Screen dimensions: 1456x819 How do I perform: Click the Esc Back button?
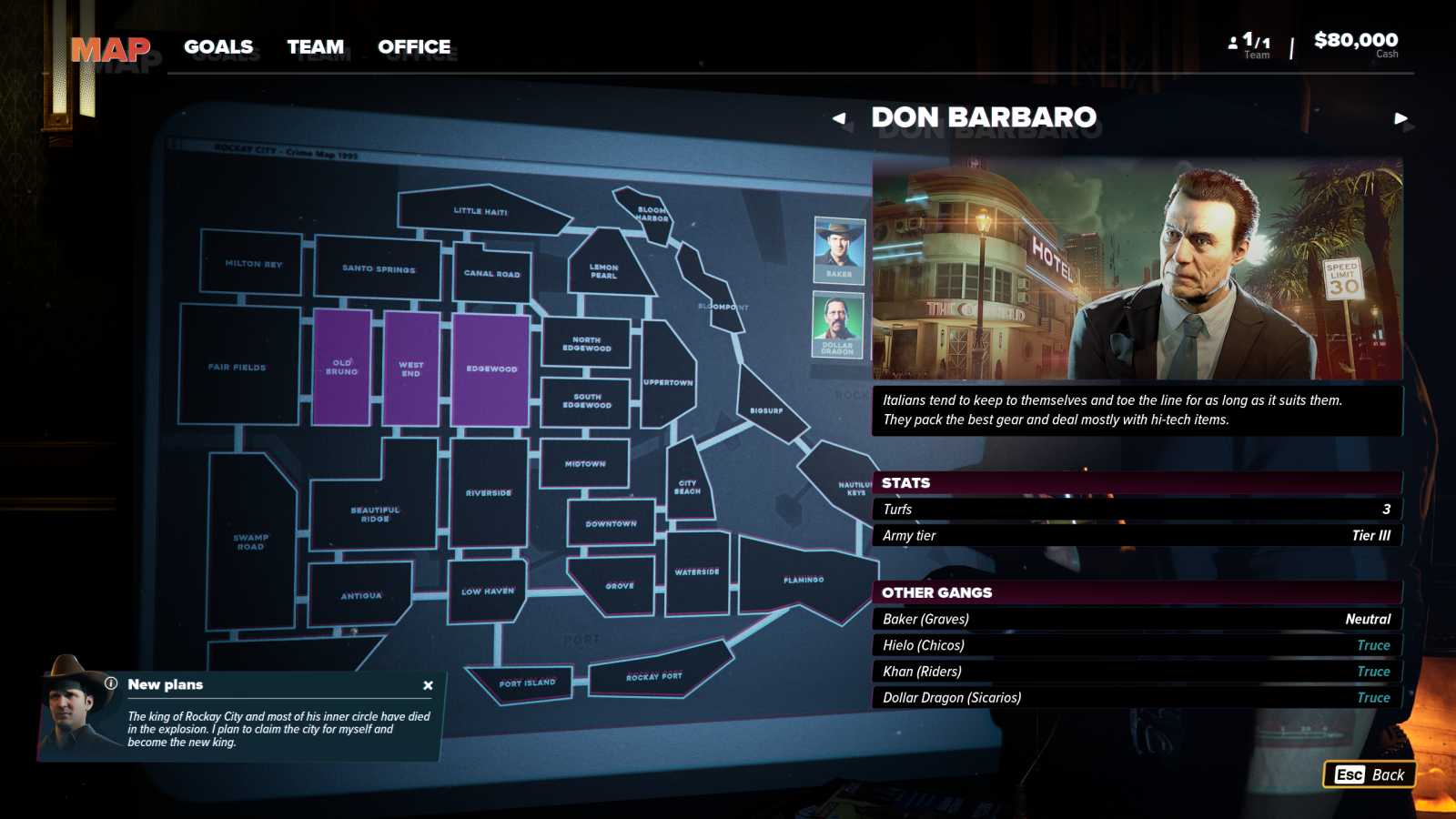[1369, 774]
